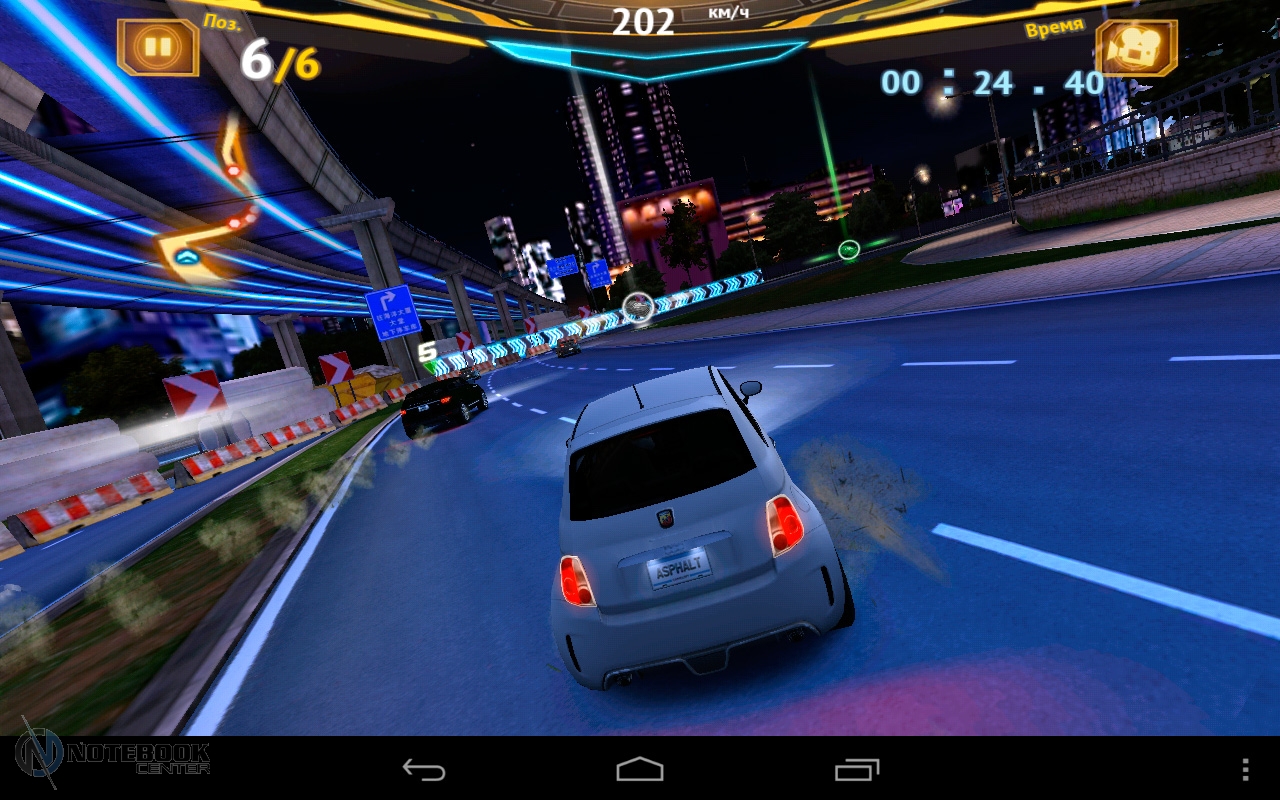Go back with Android back arrow
The image size is (1280, 800).
[x=424, y=769]
